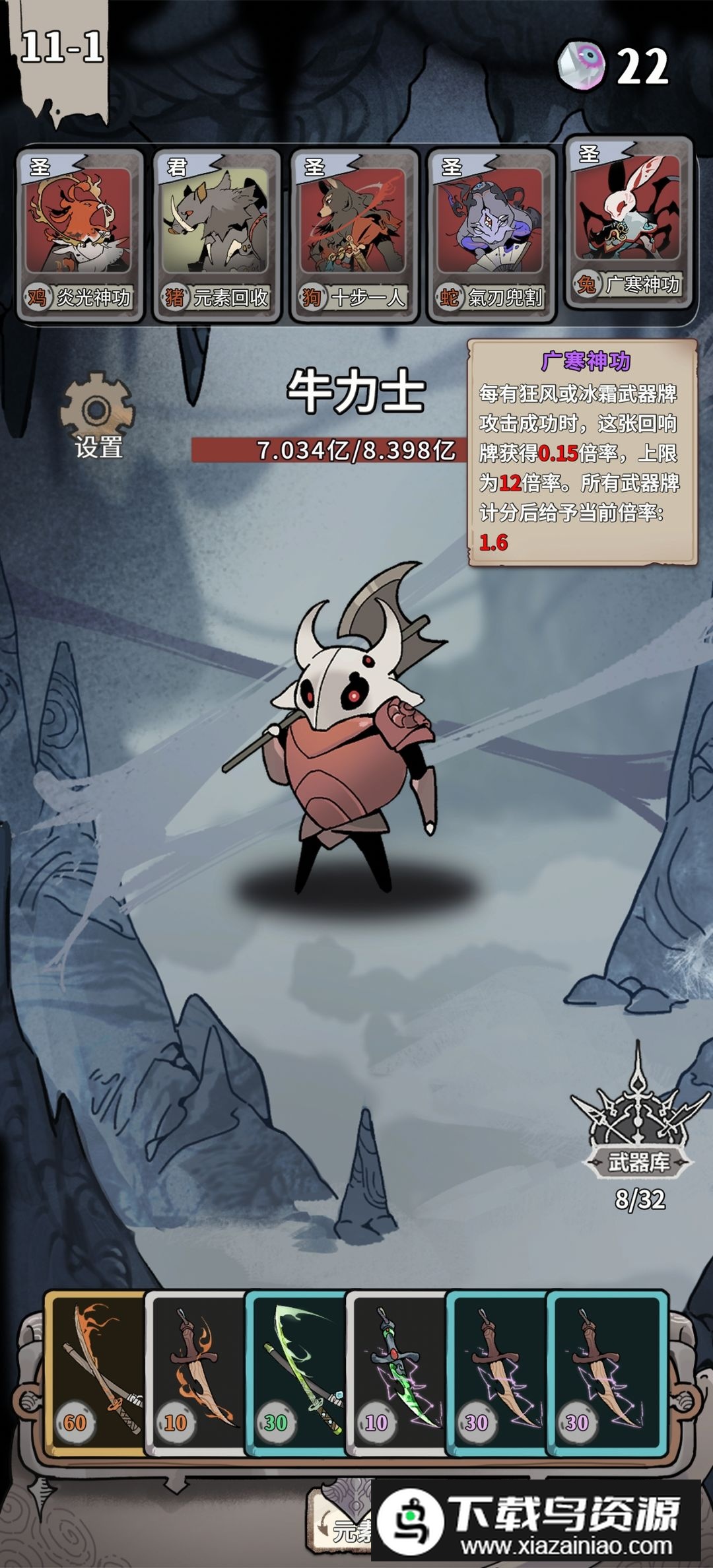Select the pig 元素回收 echo card
The width and height of the screenshot is (713, 1568).
(217, 234)
